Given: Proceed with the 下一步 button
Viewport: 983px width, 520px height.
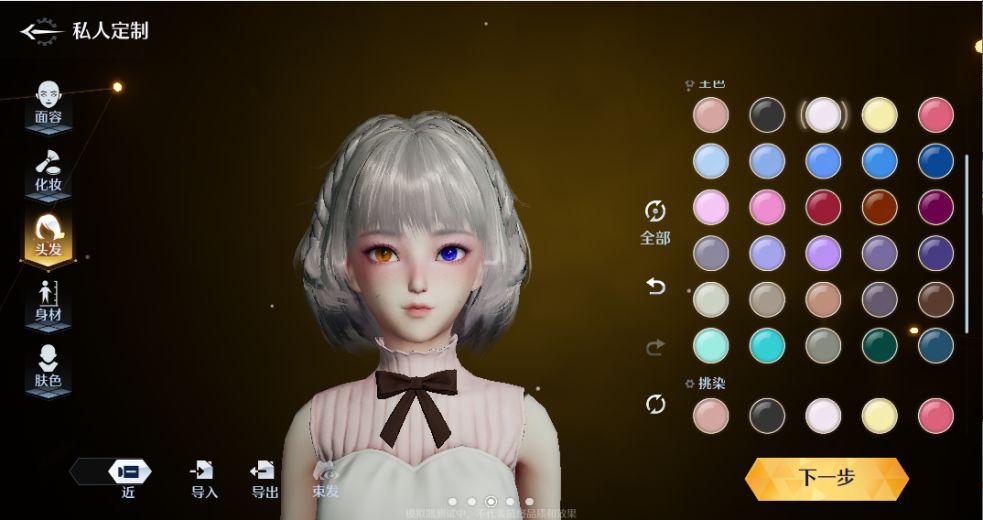Looking at the screenshot, I should 826,478.
